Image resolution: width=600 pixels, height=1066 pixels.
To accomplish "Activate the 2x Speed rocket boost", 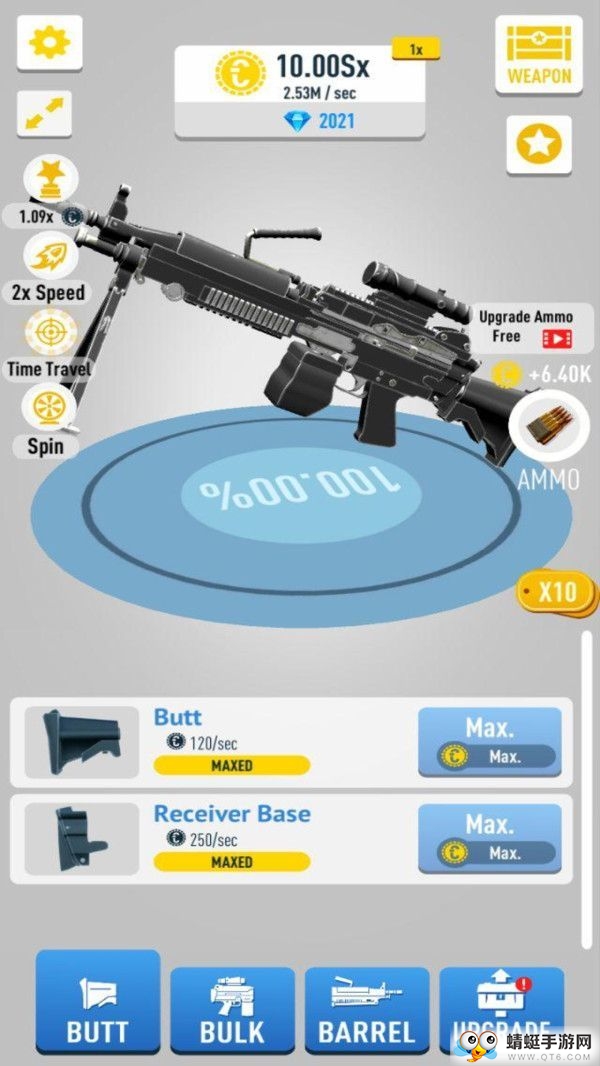I will [47, 257].
